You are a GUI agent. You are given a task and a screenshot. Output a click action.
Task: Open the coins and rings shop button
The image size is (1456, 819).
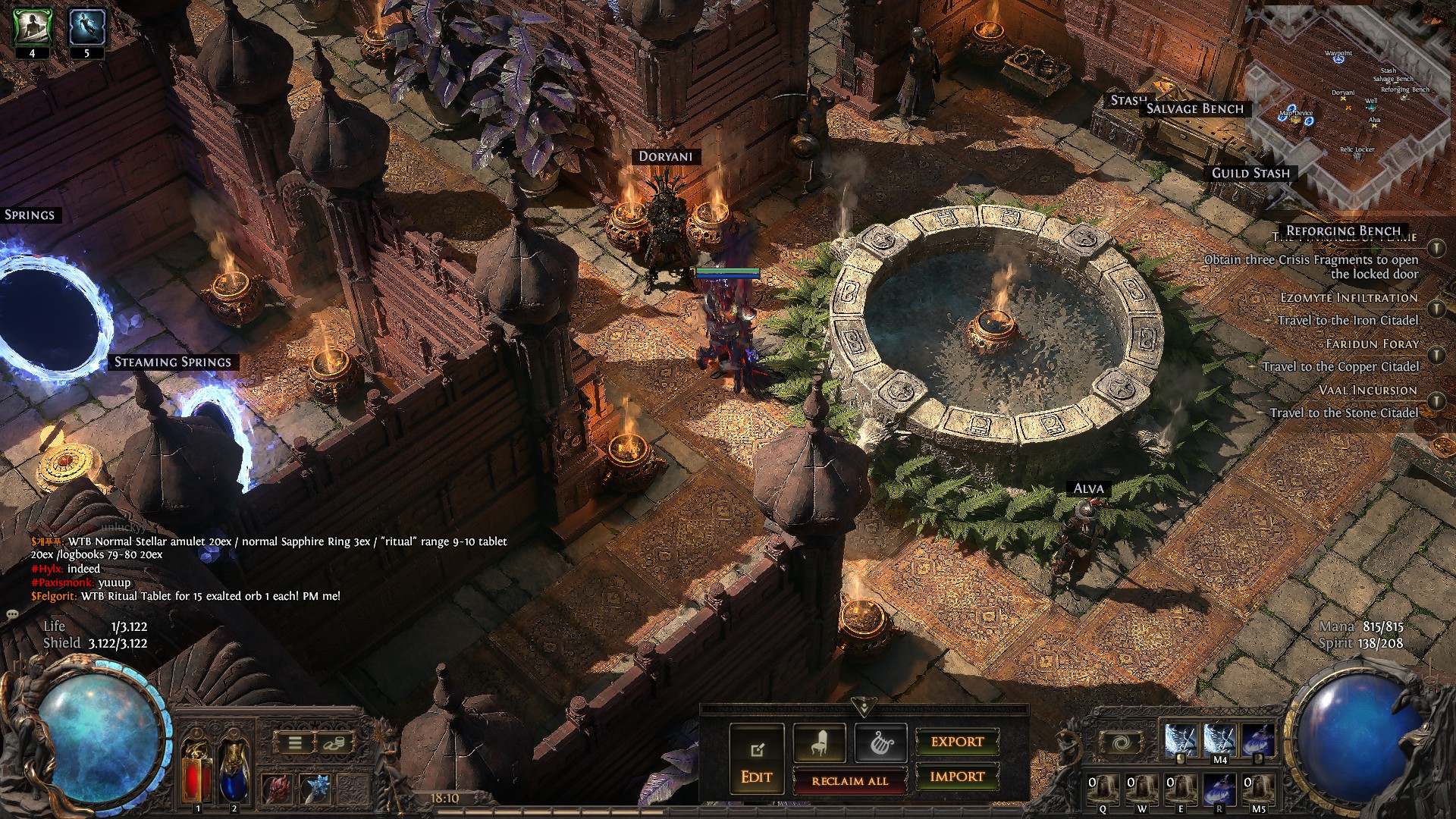click(x=333, y=743)
